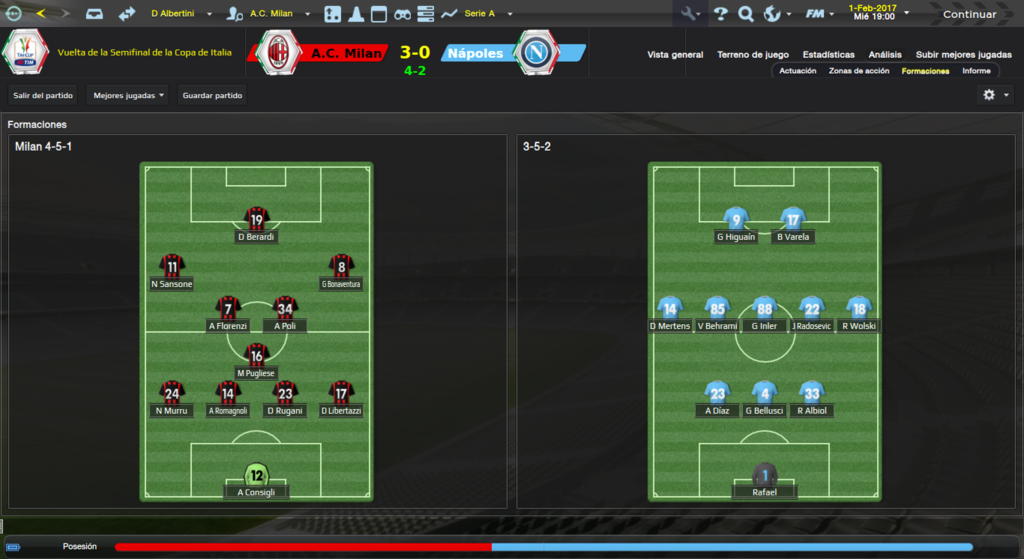Show the Estadísticas tab
This screenshot has height=559, width=1024.
click(828, 54)
